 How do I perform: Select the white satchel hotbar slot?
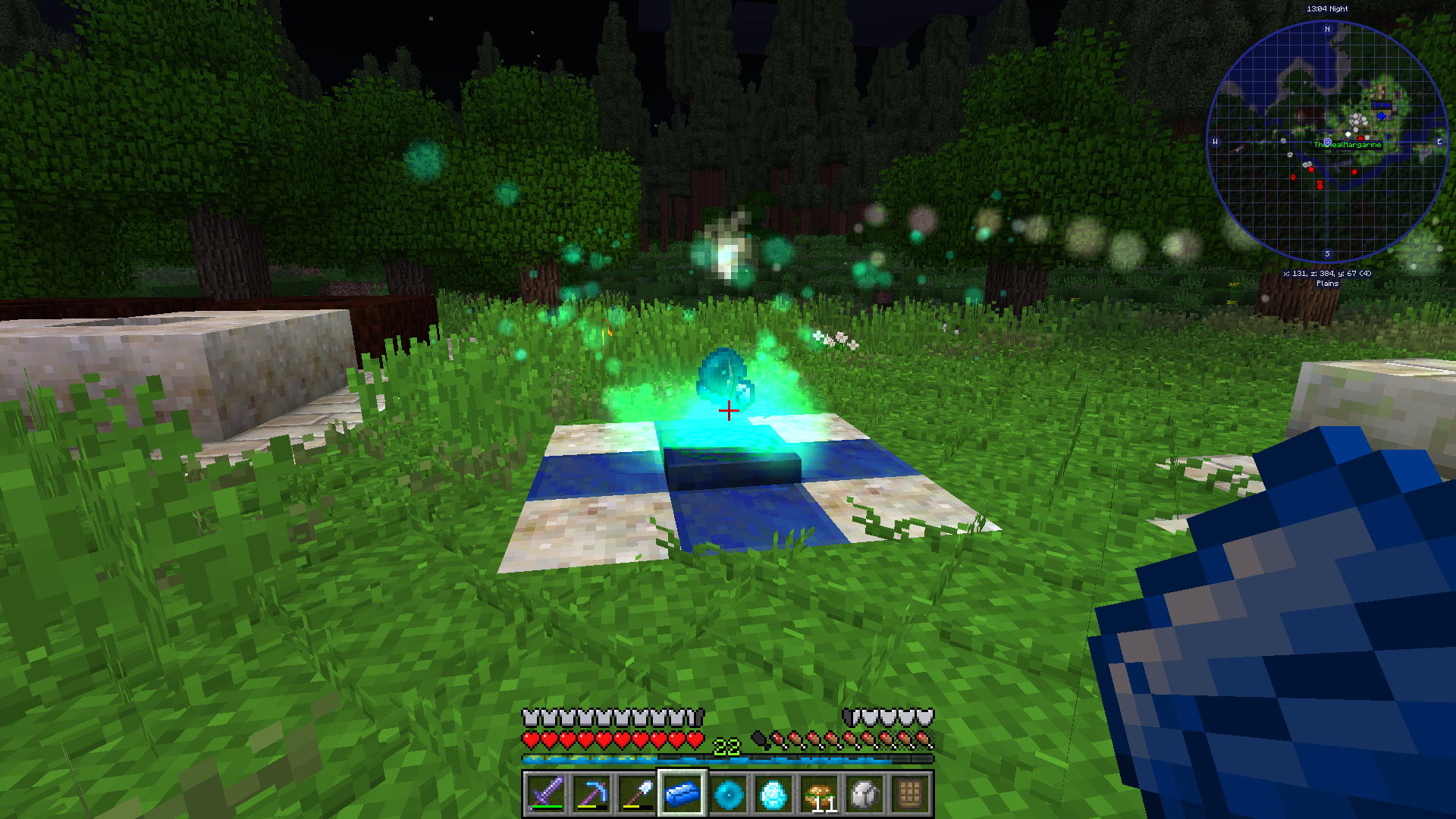(865, 794)
